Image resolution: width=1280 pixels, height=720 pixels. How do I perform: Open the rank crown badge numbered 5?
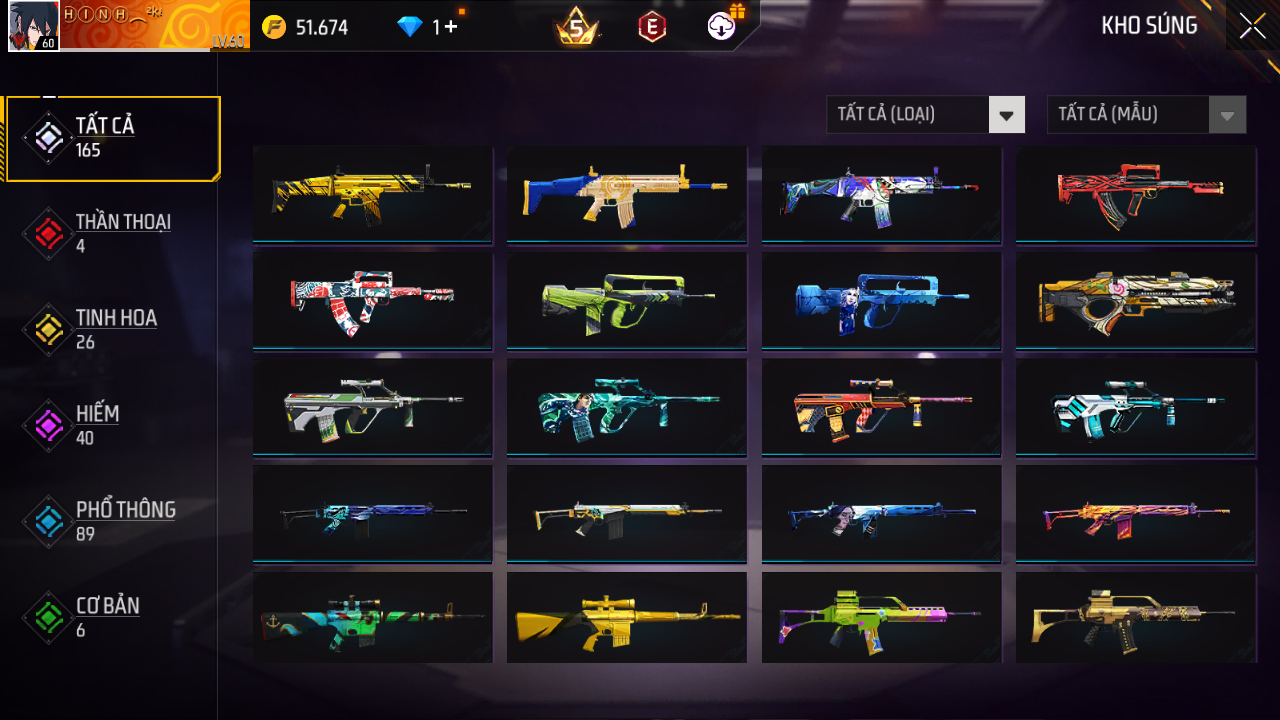click(576, 28)
